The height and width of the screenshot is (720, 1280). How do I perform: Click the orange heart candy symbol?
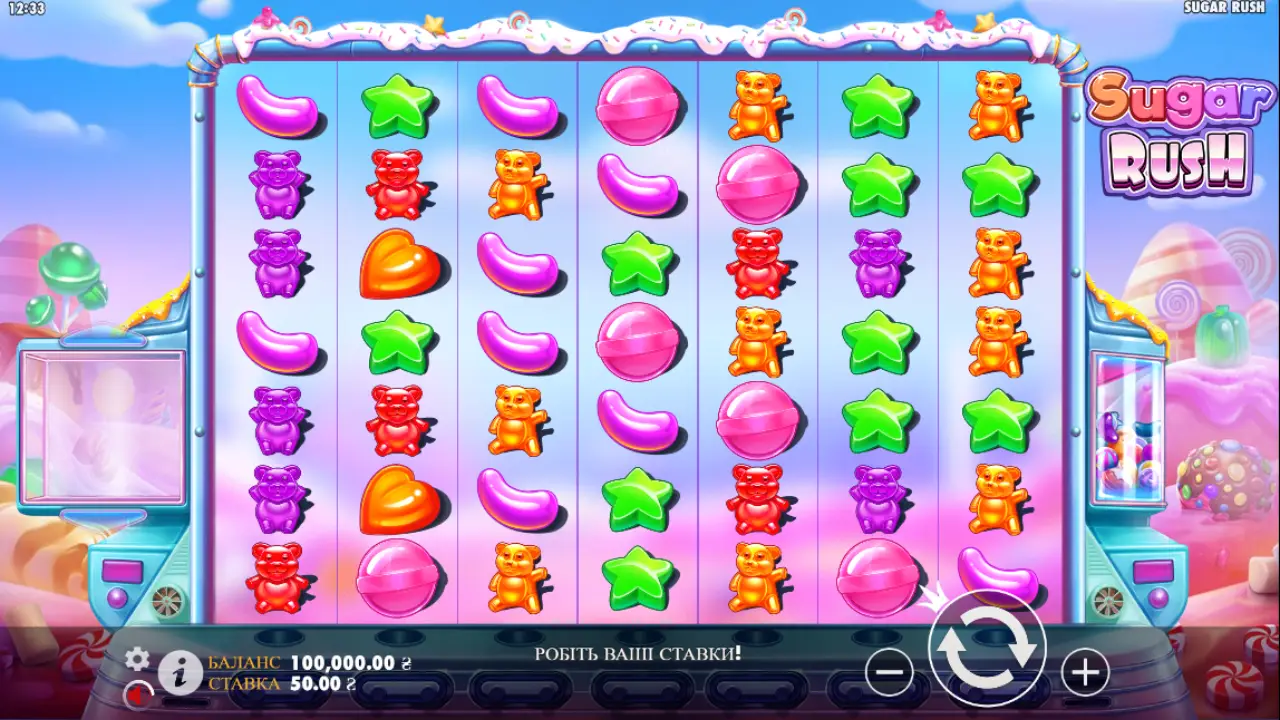point(397,264)
